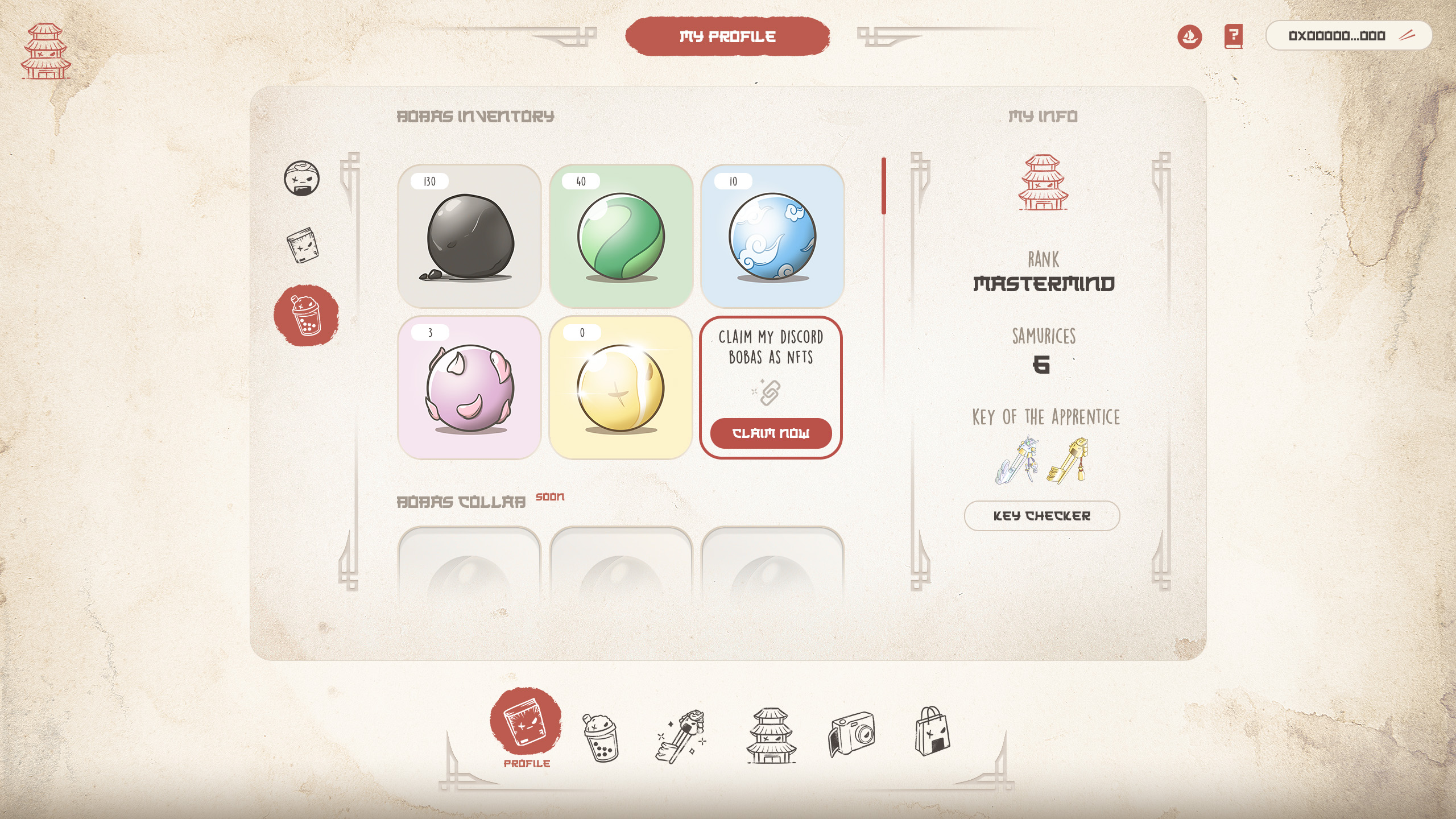
Task: Select the green jade boba slot
Action: 621,236
